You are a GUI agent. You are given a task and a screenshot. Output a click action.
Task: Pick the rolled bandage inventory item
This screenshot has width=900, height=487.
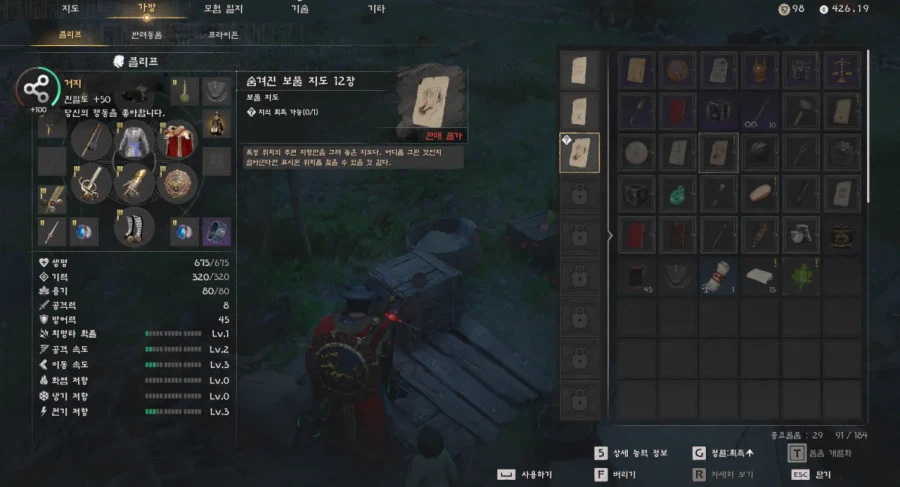click(719, 275)
